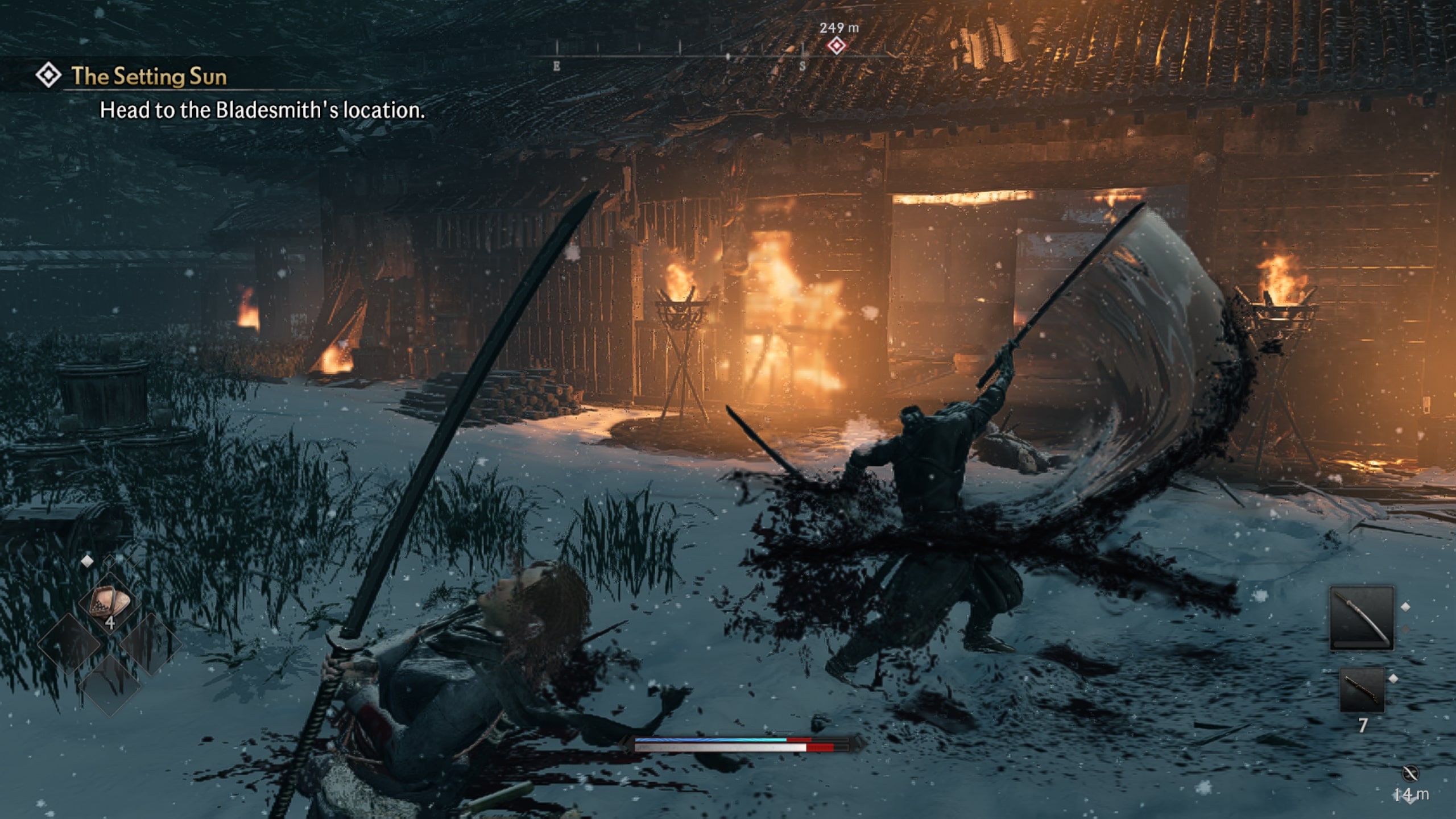Click the red objective marker on the compass
The width and height of the screenshot is (1456, 819).
coord(836,45)
